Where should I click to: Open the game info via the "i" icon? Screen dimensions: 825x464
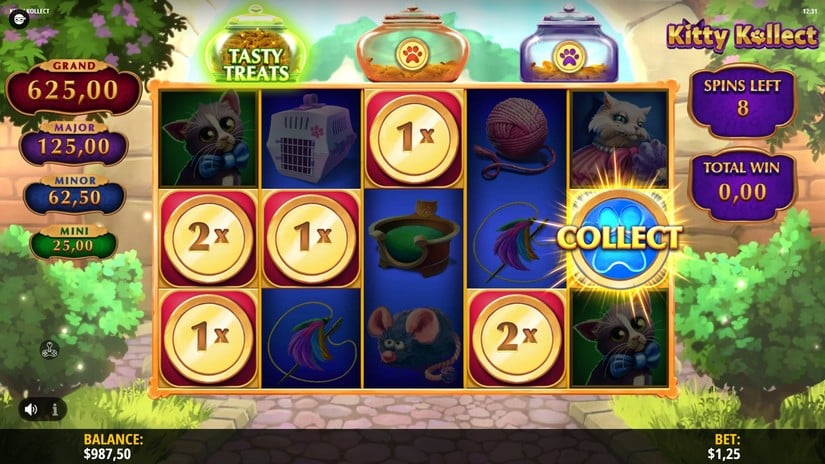(x=54, y=409)
